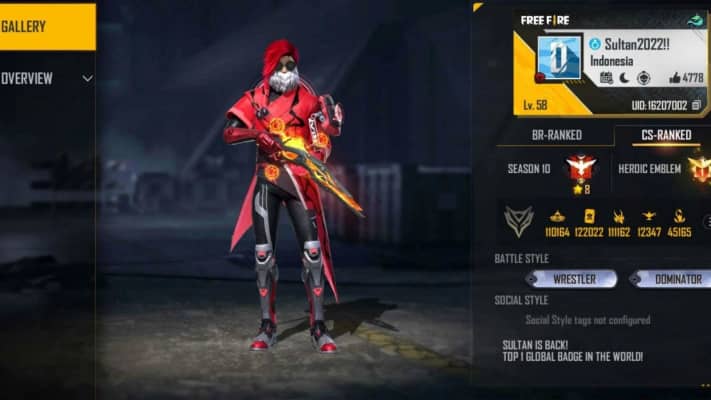Click the Sultan2022!! profile avatar
The image size is (711, 400).
(x=559, y=57)
